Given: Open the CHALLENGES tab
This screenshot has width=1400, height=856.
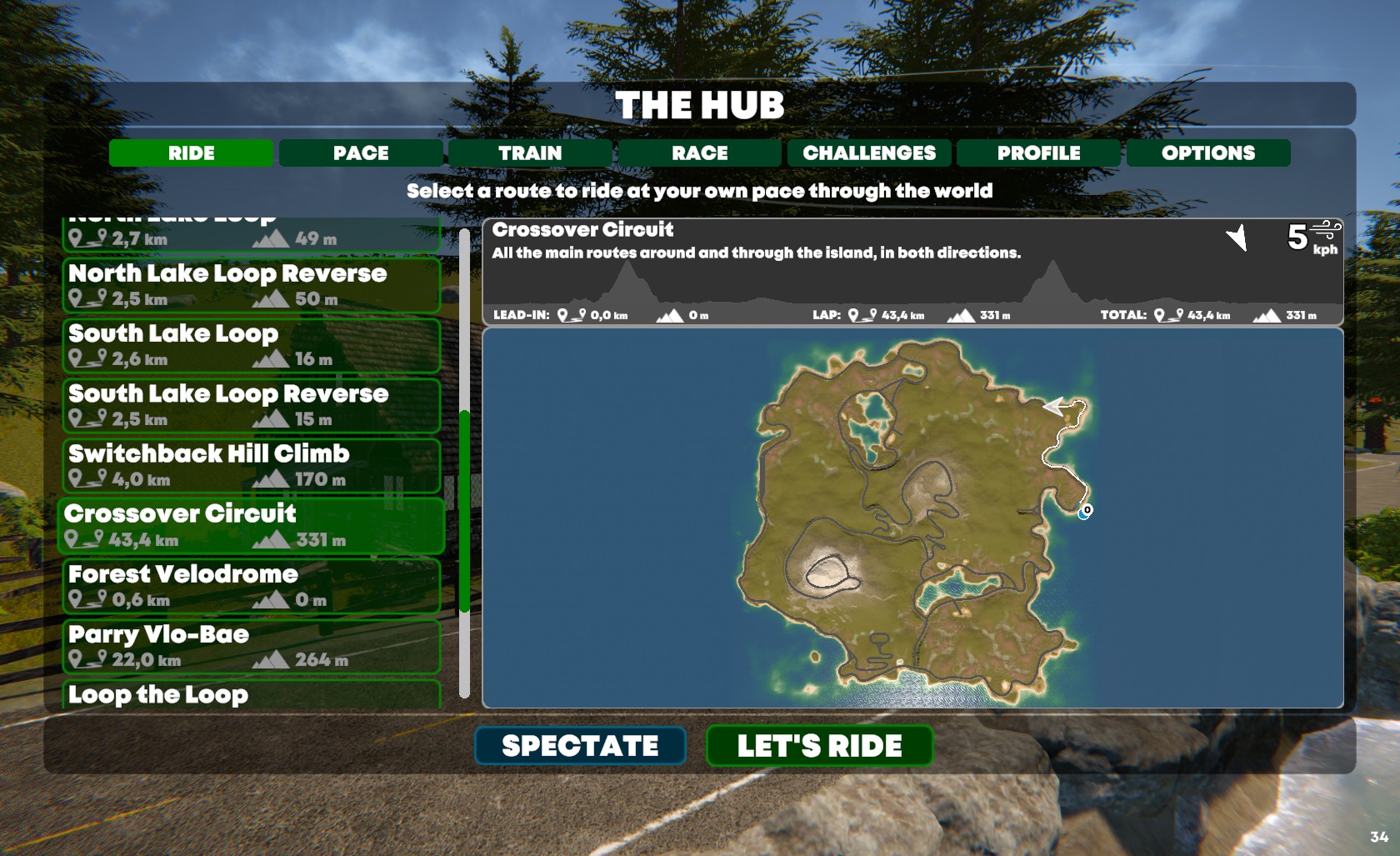Looking at the screenshot, I should click(x=869, y=153).
